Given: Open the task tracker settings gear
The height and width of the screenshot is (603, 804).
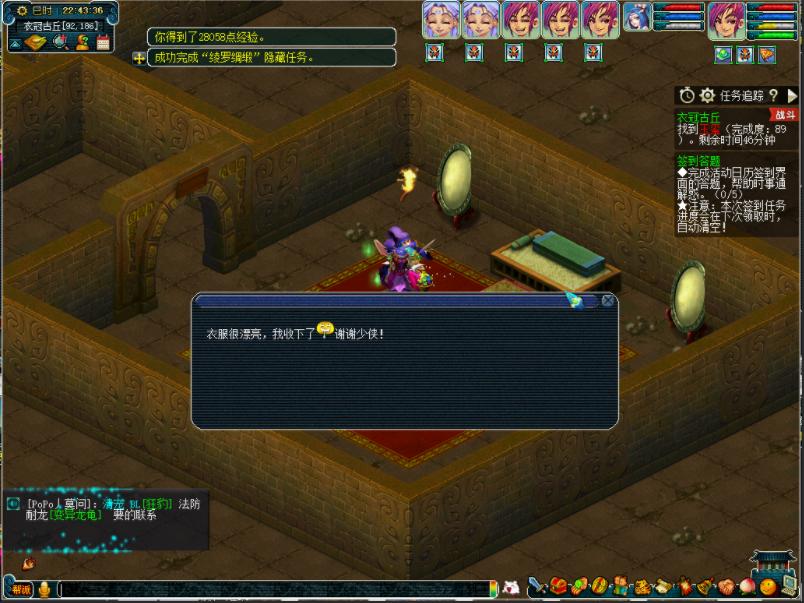Looking at the screenshot, I should 707,95.
